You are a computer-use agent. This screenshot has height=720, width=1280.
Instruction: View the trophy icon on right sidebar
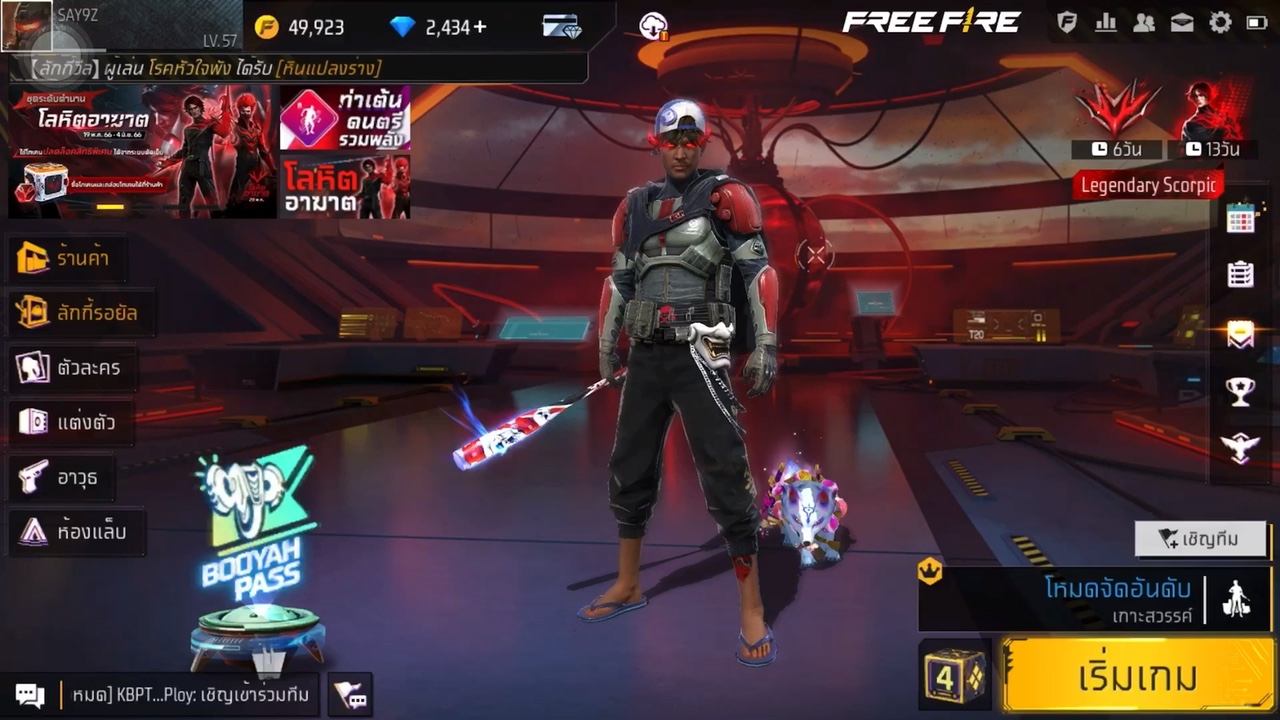[x=1240, y=392]
